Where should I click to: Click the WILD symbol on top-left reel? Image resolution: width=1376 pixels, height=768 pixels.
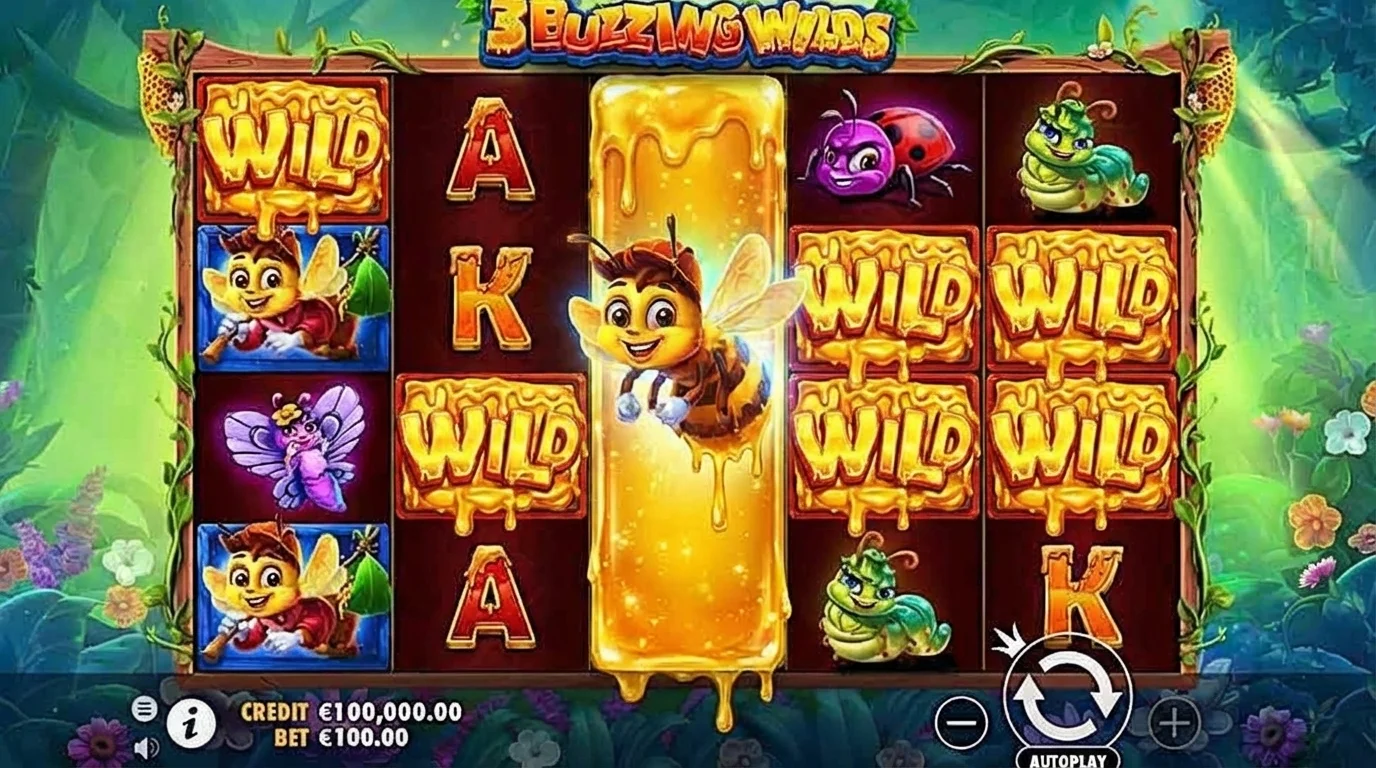[290, 150]
